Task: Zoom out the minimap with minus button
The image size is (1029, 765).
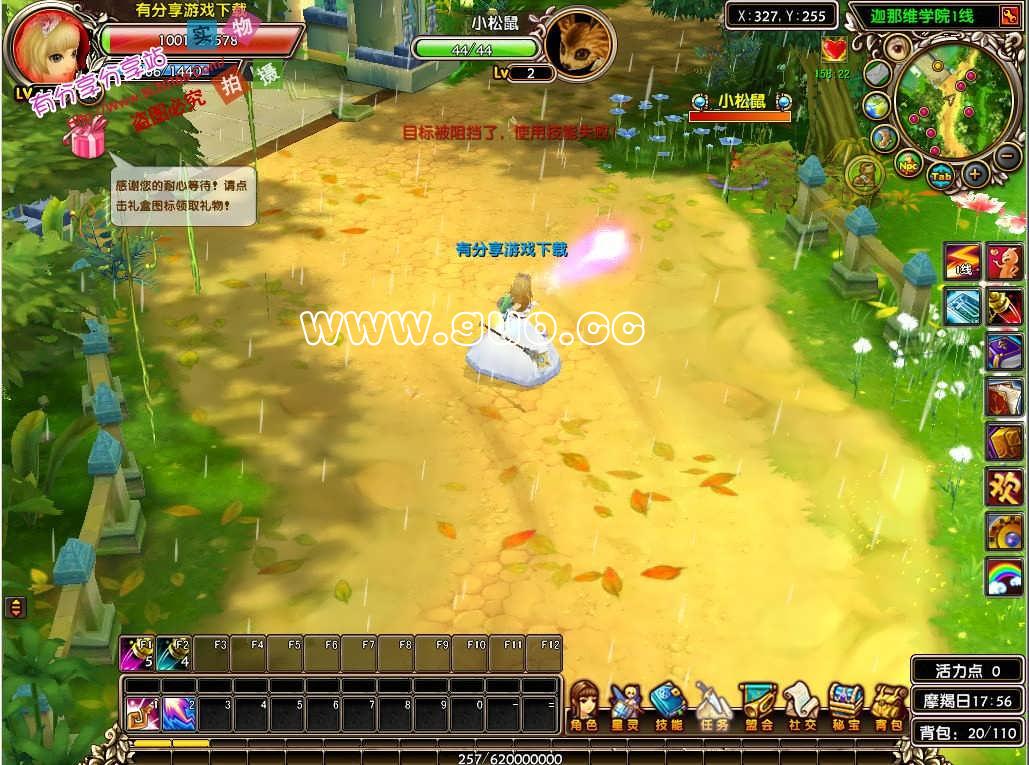Action: (x=1008, y=155)
